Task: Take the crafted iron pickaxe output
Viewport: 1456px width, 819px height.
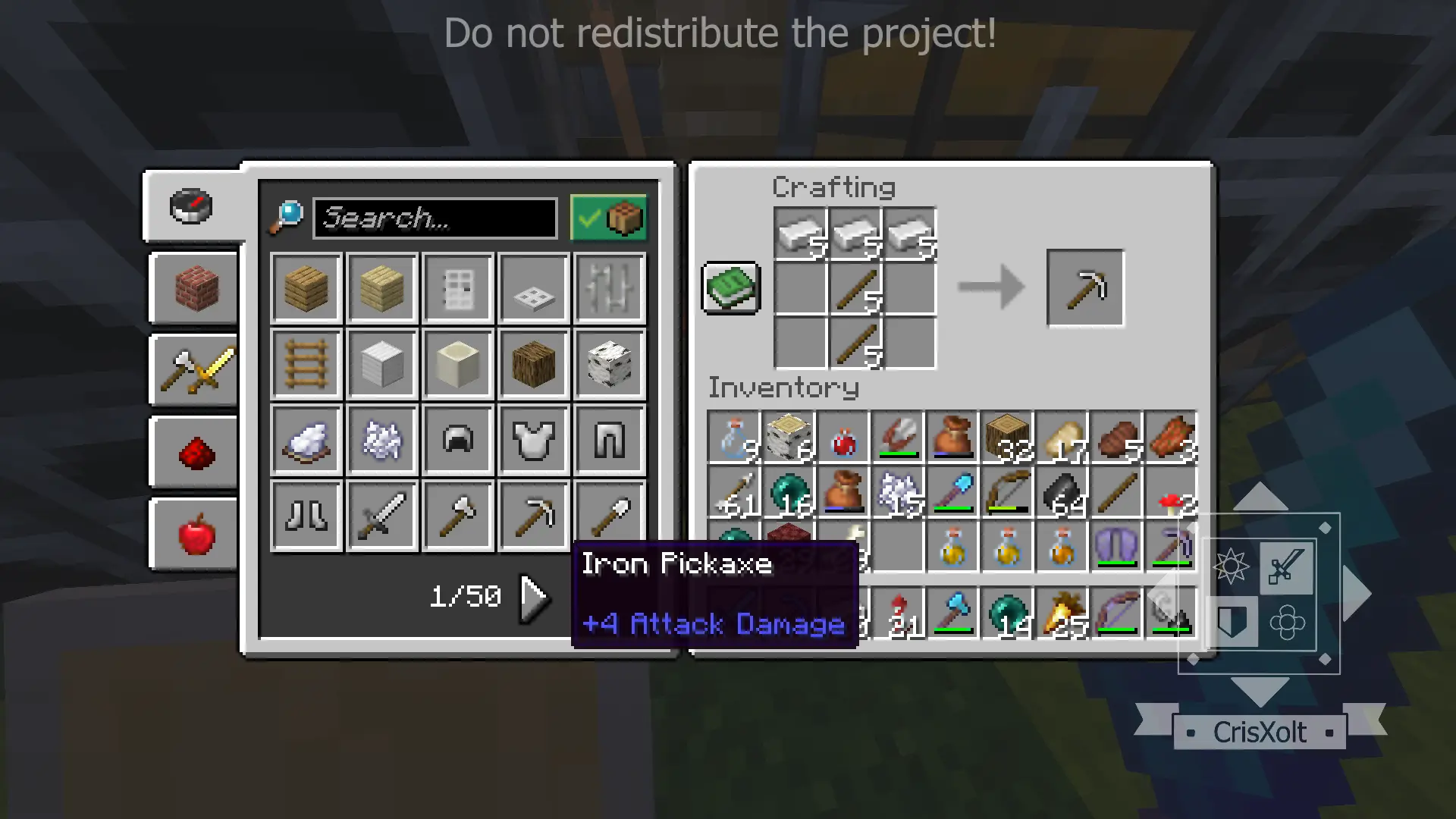Action: (x=1084, y=288)
